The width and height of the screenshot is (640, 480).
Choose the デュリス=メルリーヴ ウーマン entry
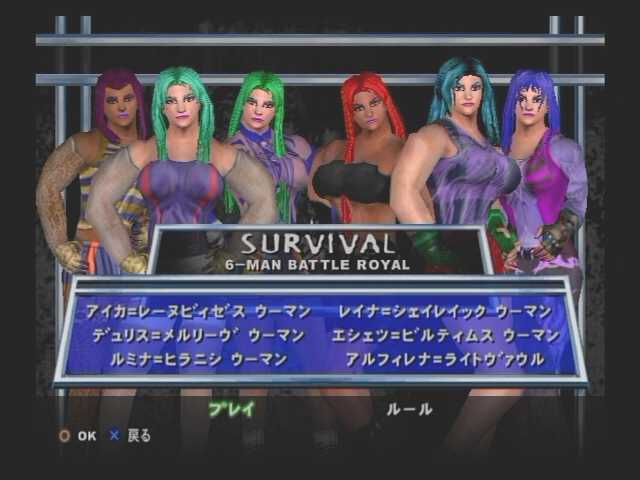(x=199, y=335)
